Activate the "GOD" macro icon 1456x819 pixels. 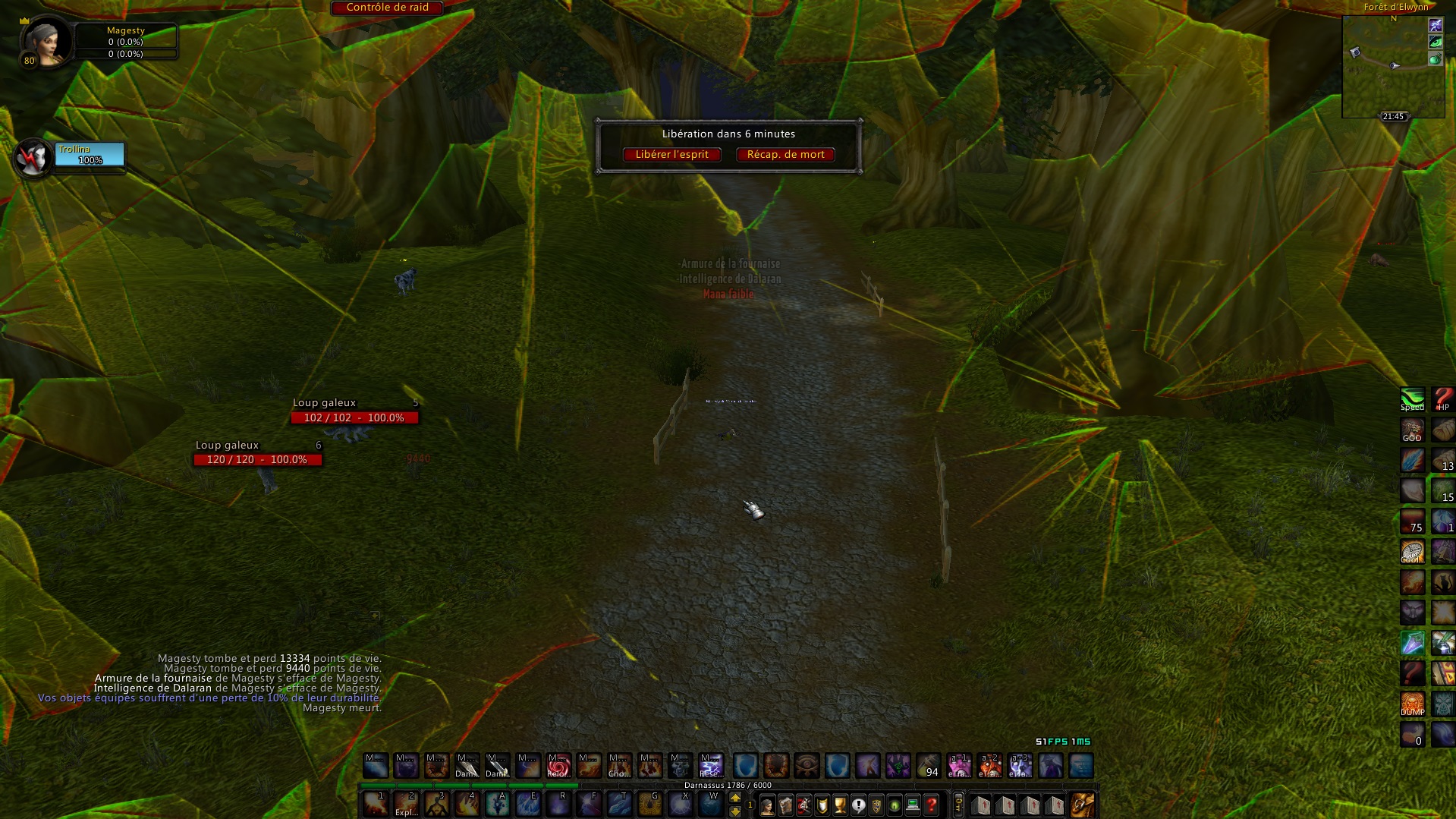[x=1412, y=430]
